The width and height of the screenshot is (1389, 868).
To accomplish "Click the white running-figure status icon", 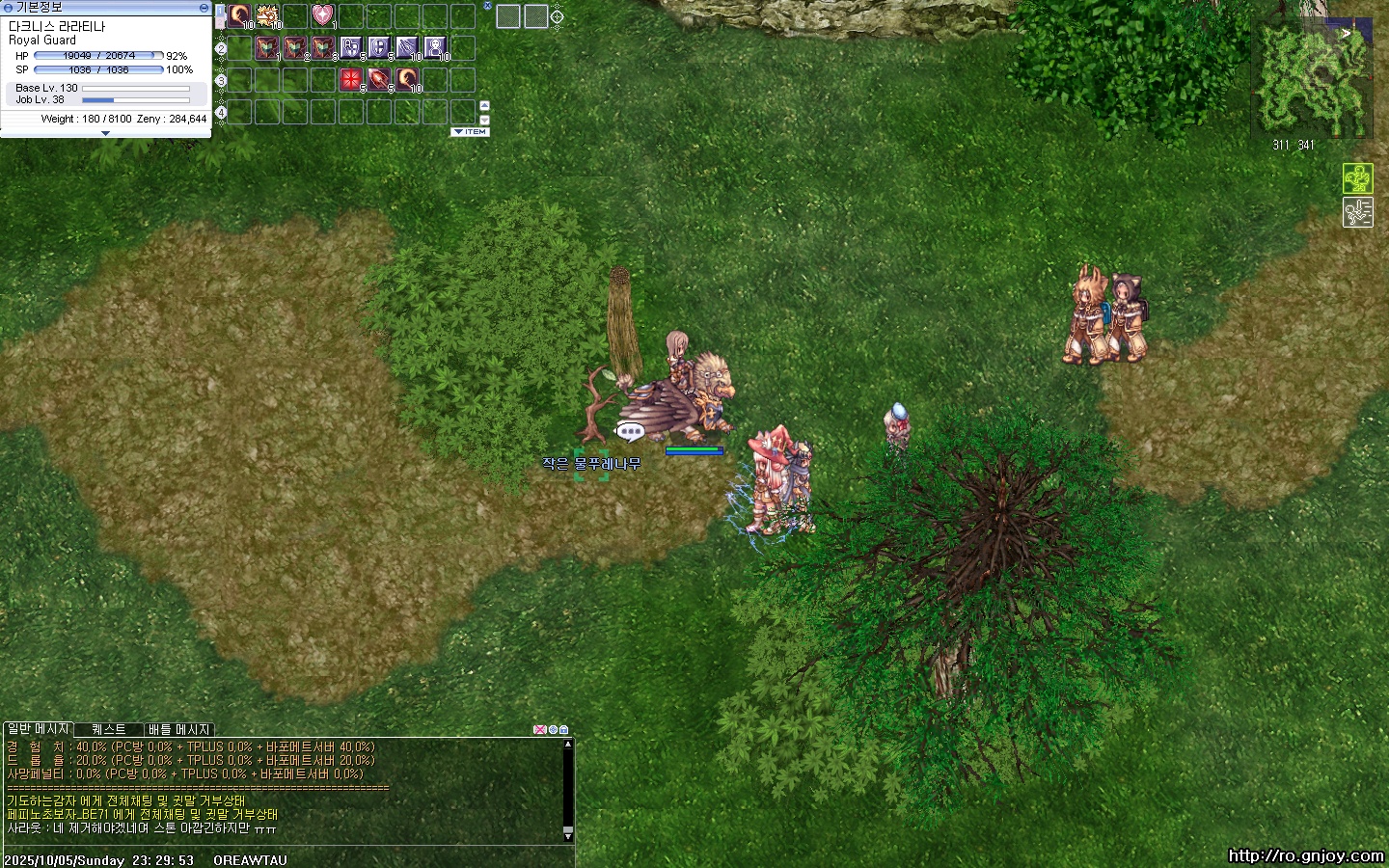I will [1357, 212].
